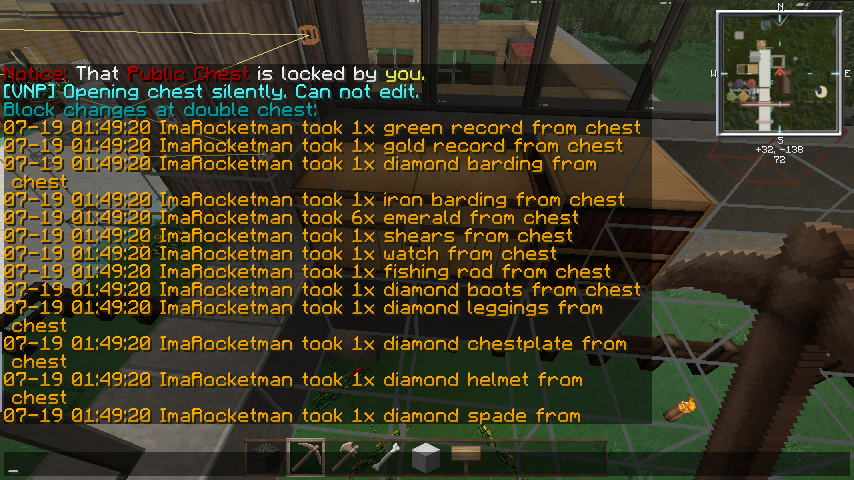854x480 pixels.
Task: Select the wooden axe hotbar slot
Action: click(346, 458)
